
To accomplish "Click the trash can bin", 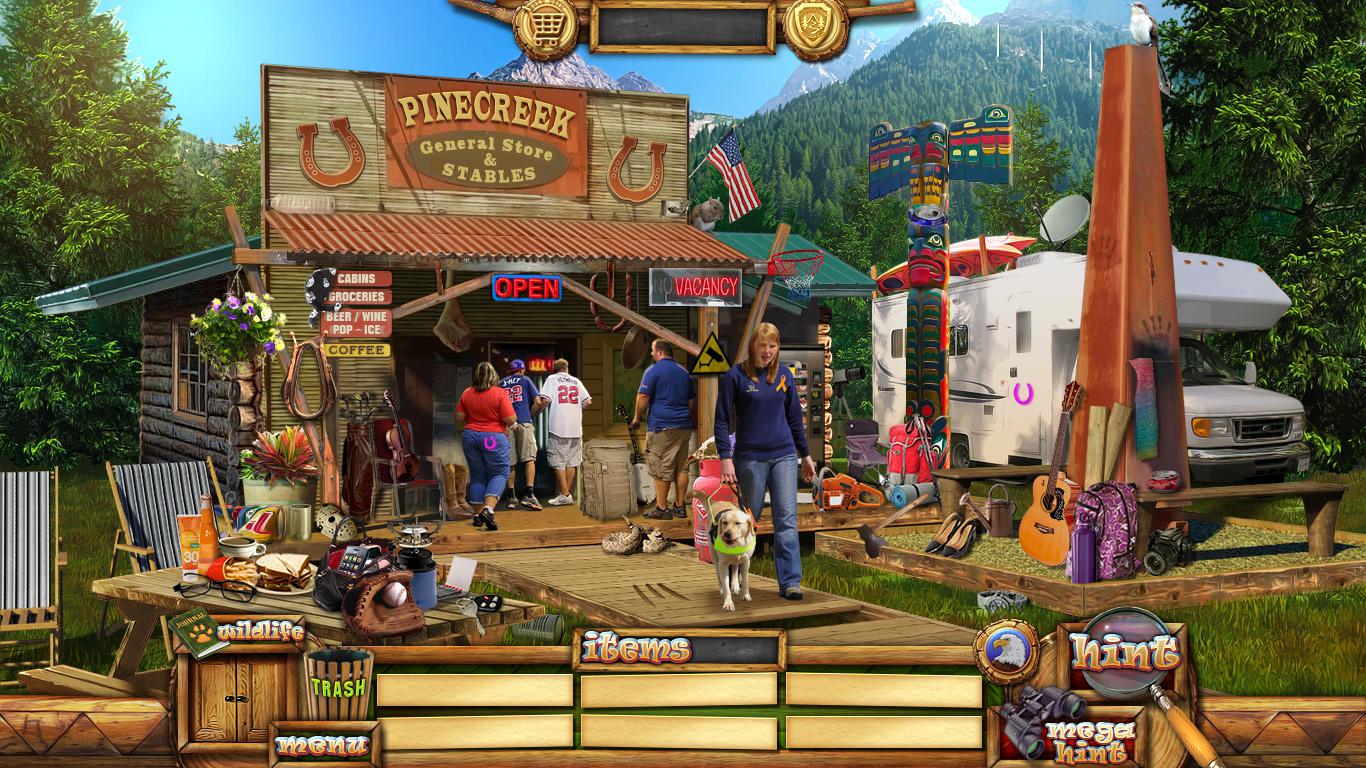I will click(339, 684).
